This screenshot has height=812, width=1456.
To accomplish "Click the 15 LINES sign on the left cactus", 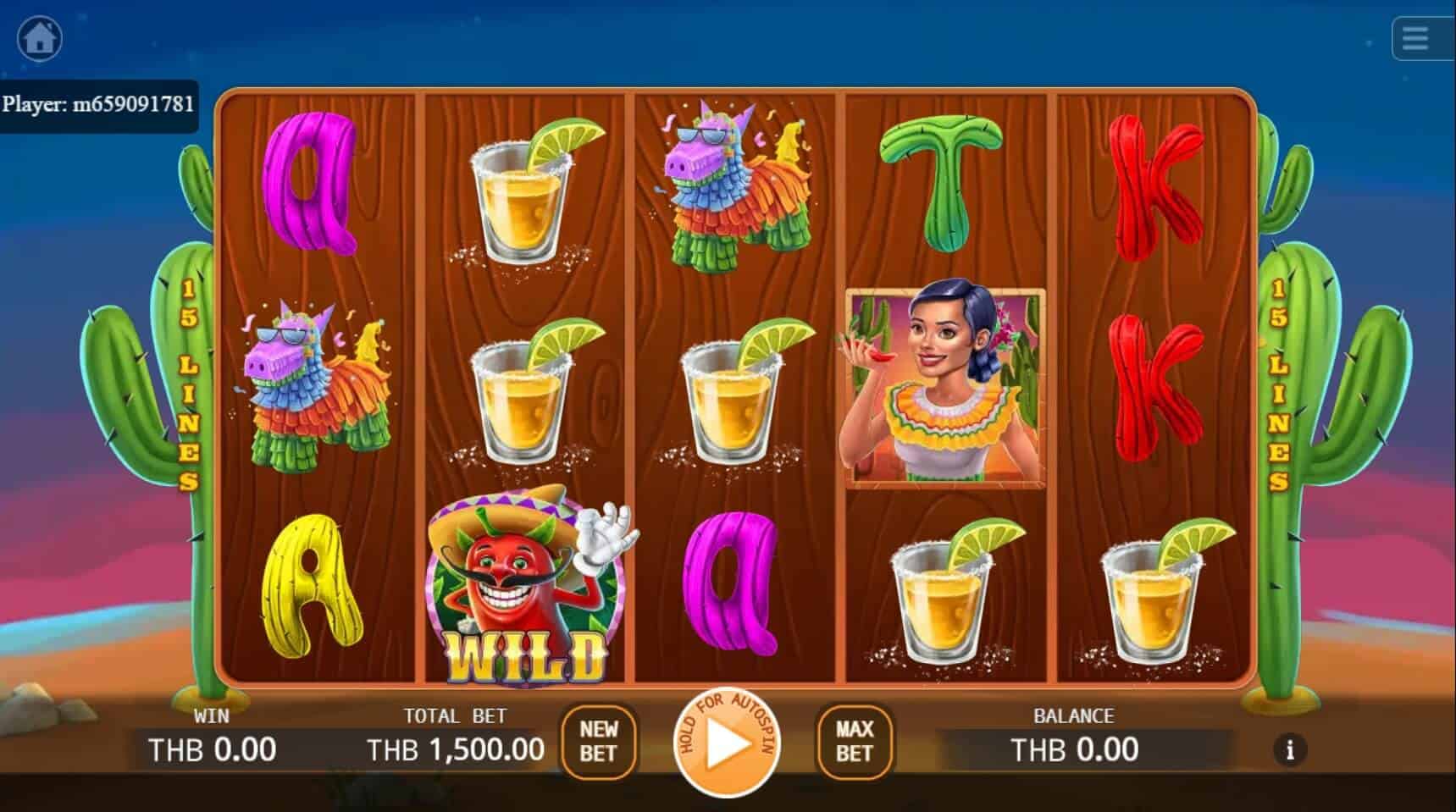I will 190,385.
